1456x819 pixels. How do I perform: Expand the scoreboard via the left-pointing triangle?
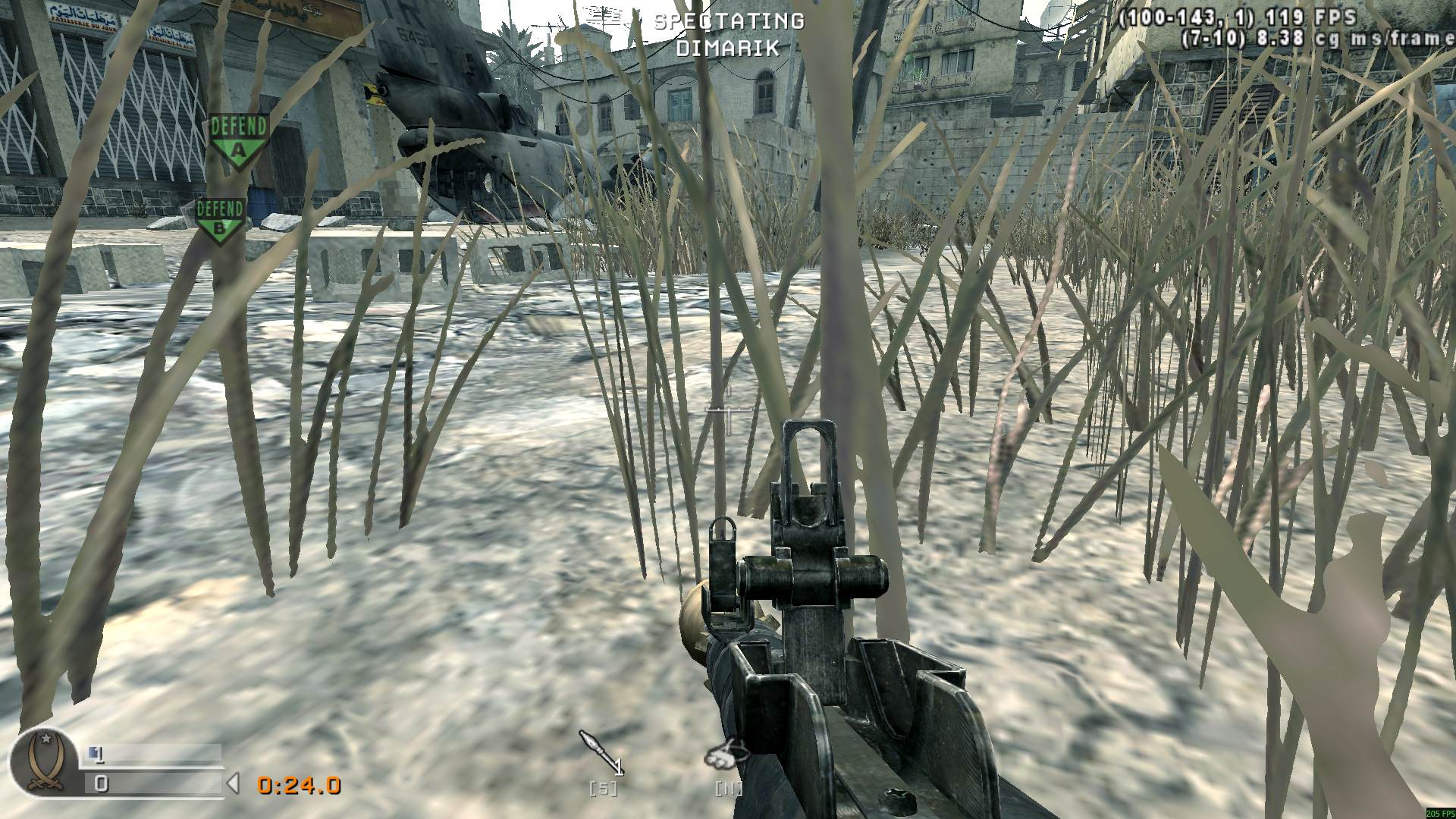pos(235,784)
